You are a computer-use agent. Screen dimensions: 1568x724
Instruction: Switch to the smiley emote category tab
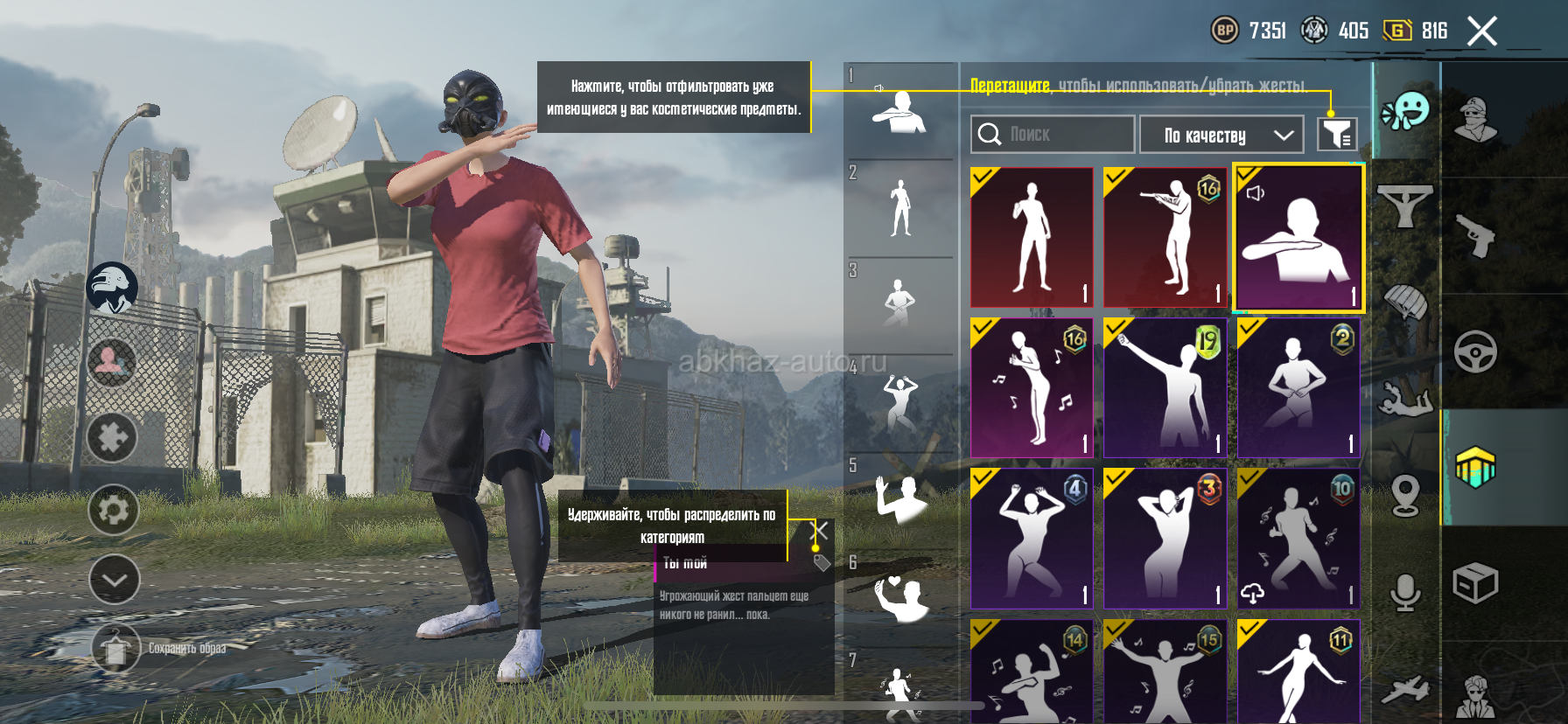pos(1405,112)
